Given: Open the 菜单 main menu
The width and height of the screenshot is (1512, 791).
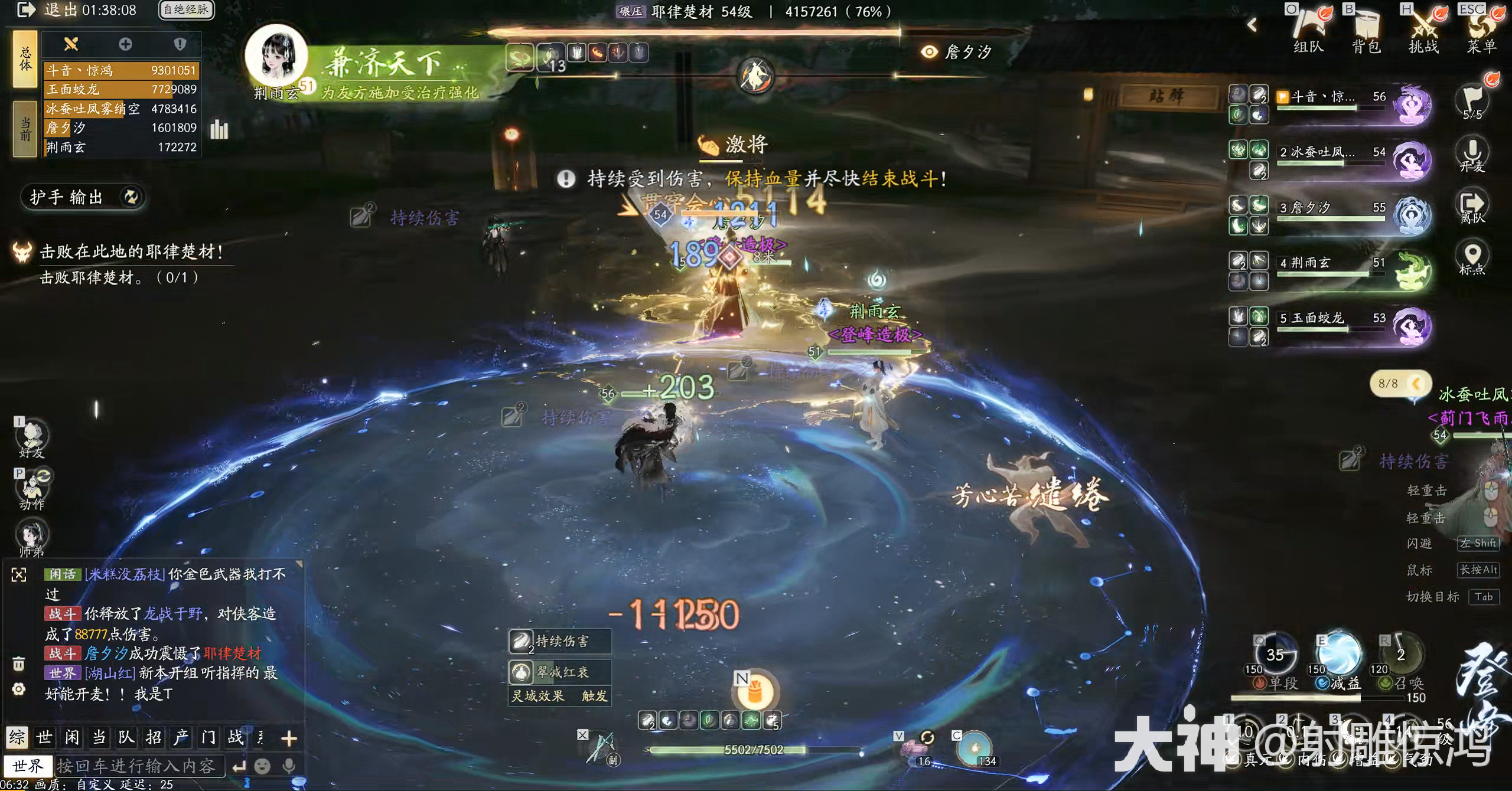Looking at the screenshot, I should [x=1481, y=31].
